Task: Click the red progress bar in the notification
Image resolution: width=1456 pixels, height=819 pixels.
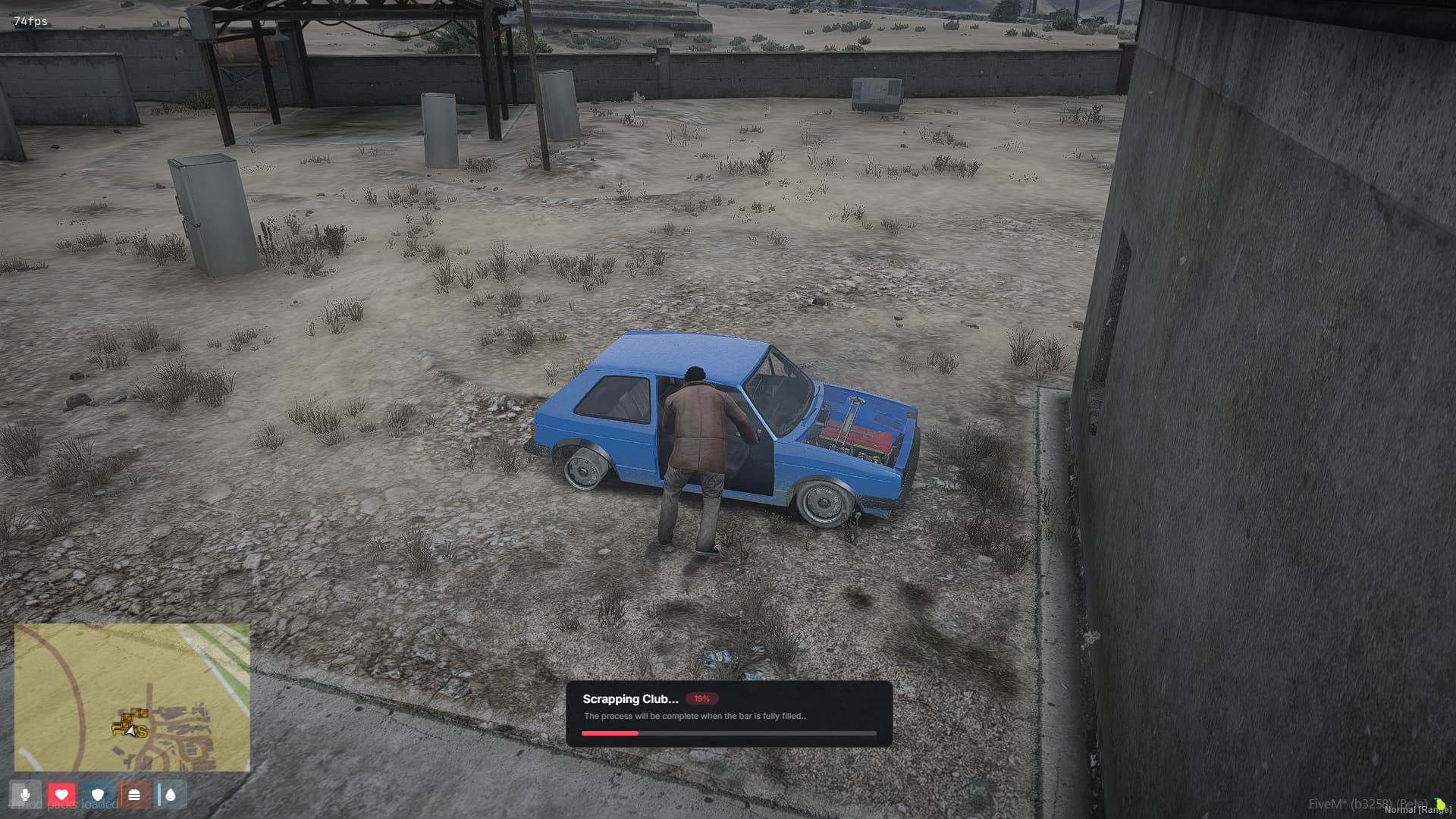Action: [610, 733]
